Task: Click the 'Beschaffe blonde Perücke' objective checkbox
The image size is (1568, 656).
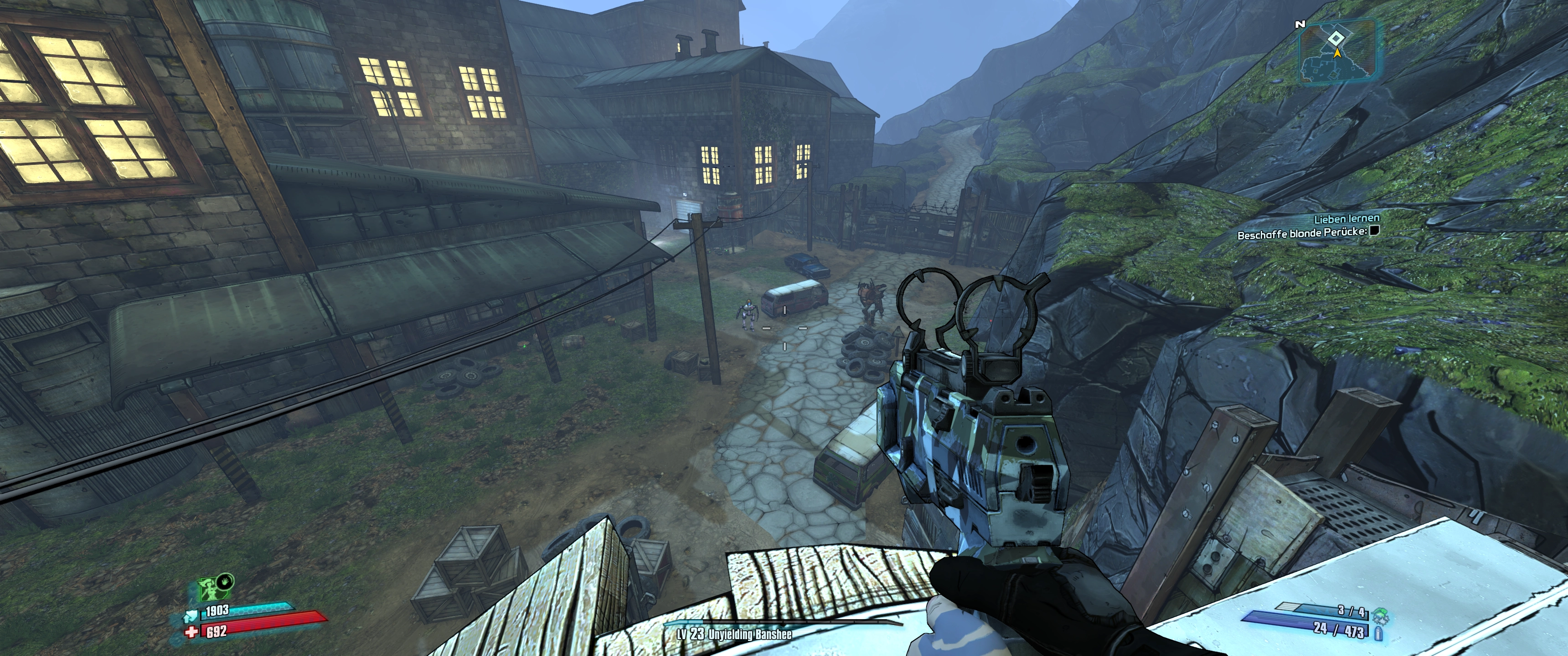Action: (1373, 231)
